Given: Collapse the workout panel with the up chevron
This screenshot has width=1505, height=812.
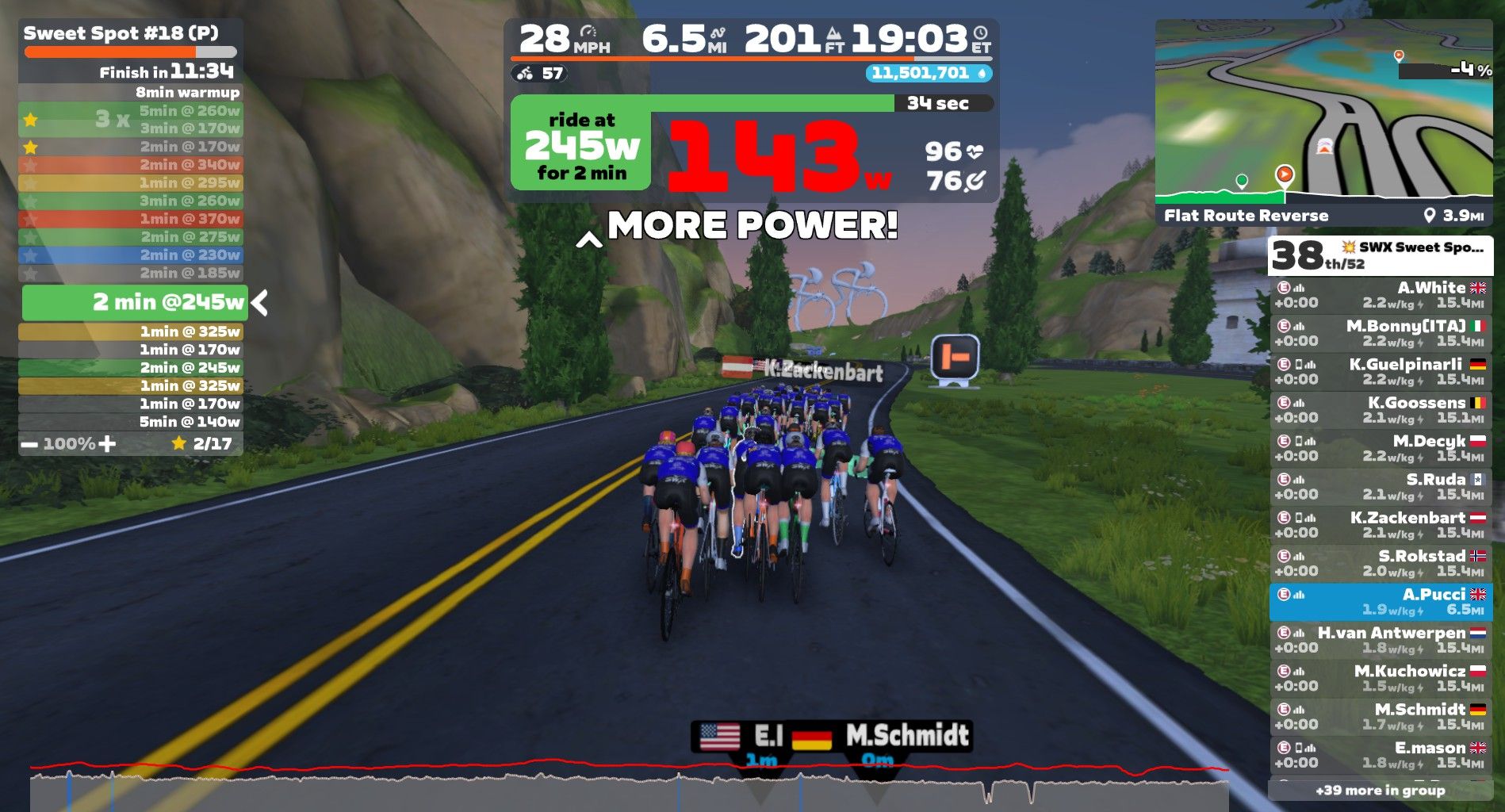Looking at the screenshot, I should tap(588, 239).
